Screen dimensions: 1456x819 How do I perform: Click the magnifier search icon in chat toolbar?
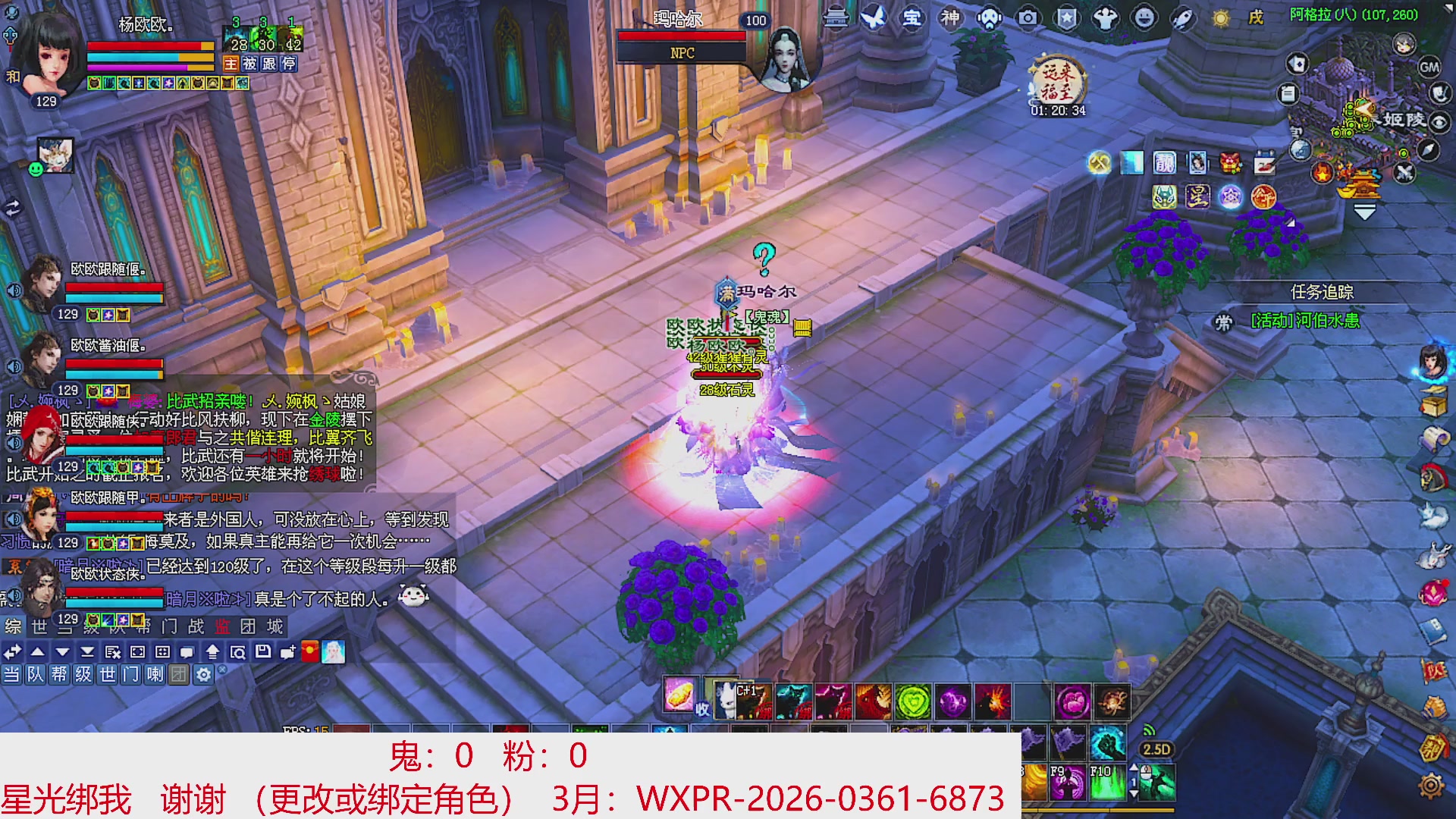(239, 651)
